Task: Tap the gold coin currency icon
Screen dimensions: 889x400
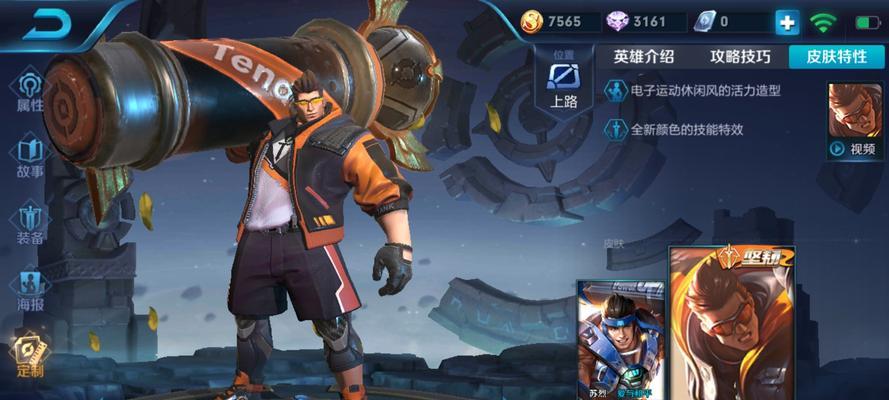Action: (x=532, y=21)
